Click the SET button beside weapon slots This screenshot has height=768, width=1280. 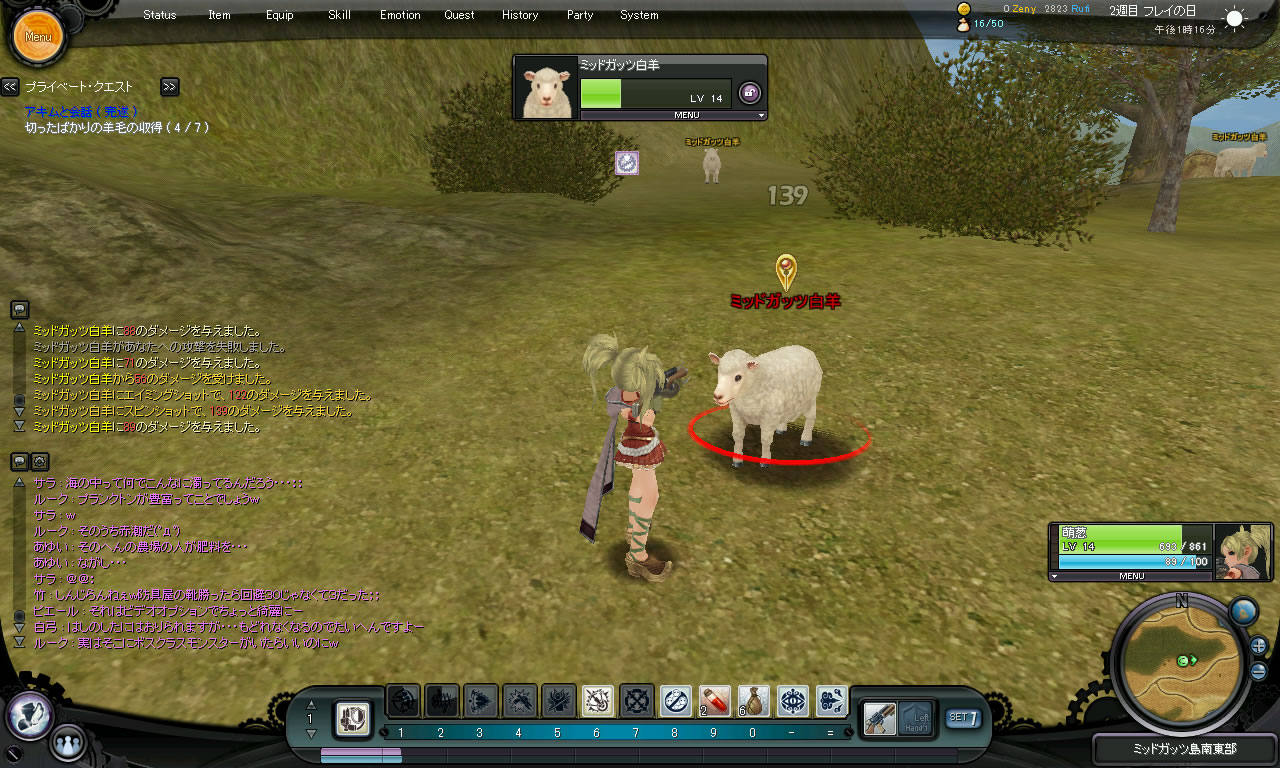pyautogui.click(x=962, y=717)
